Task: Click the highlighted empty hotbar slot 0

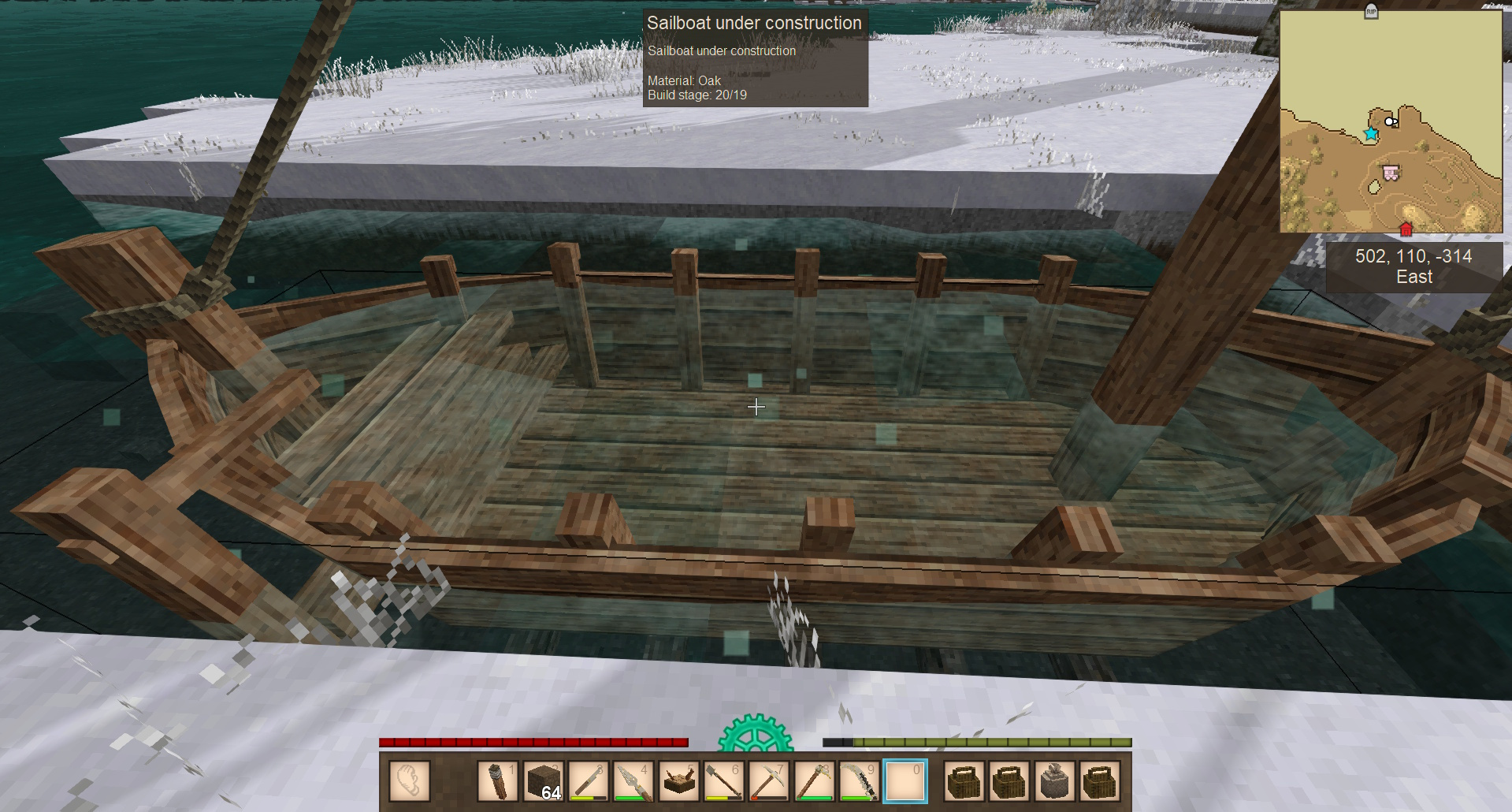Action: point(905,780)
